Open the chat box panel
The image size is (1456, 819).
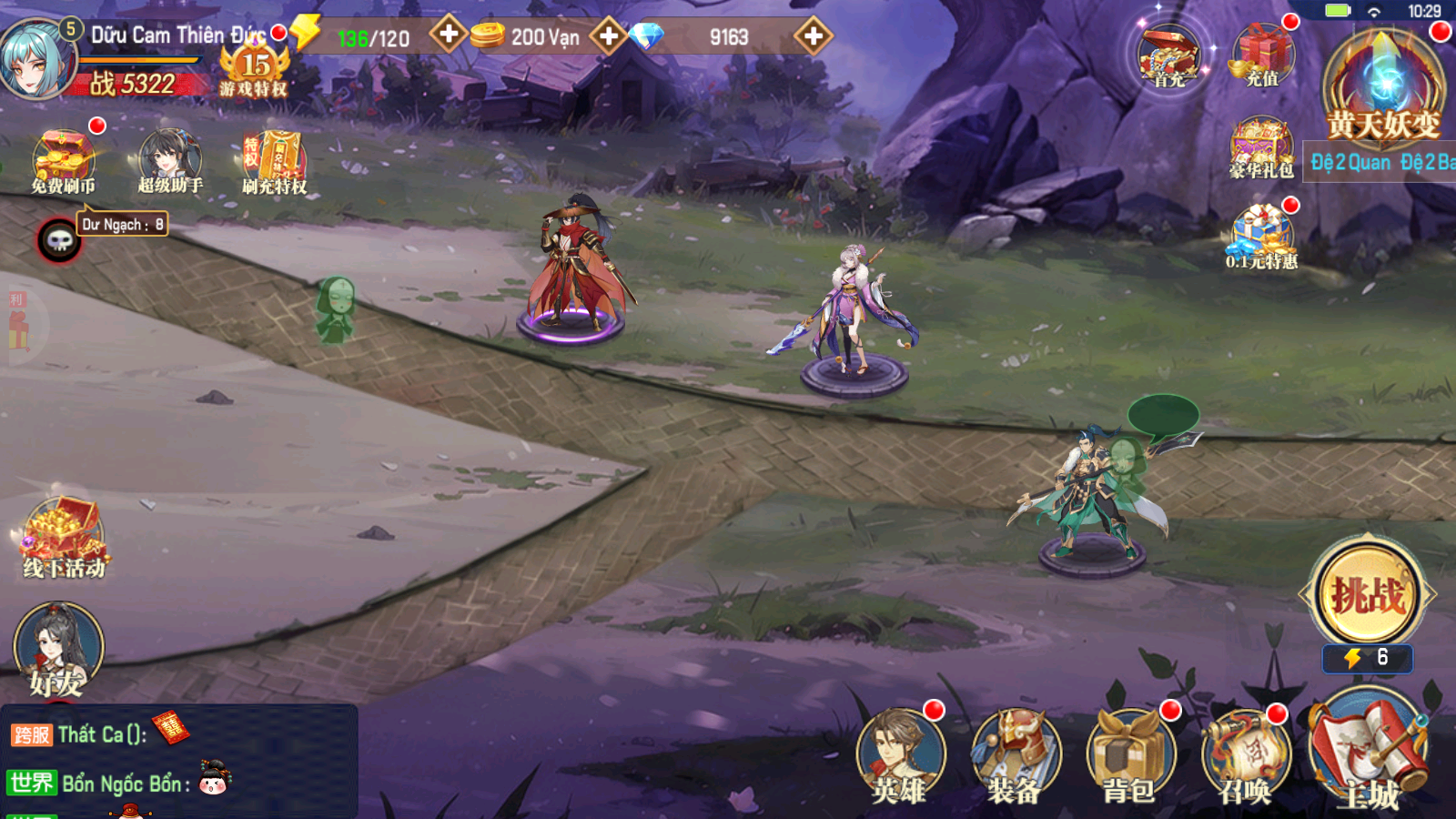178,761
